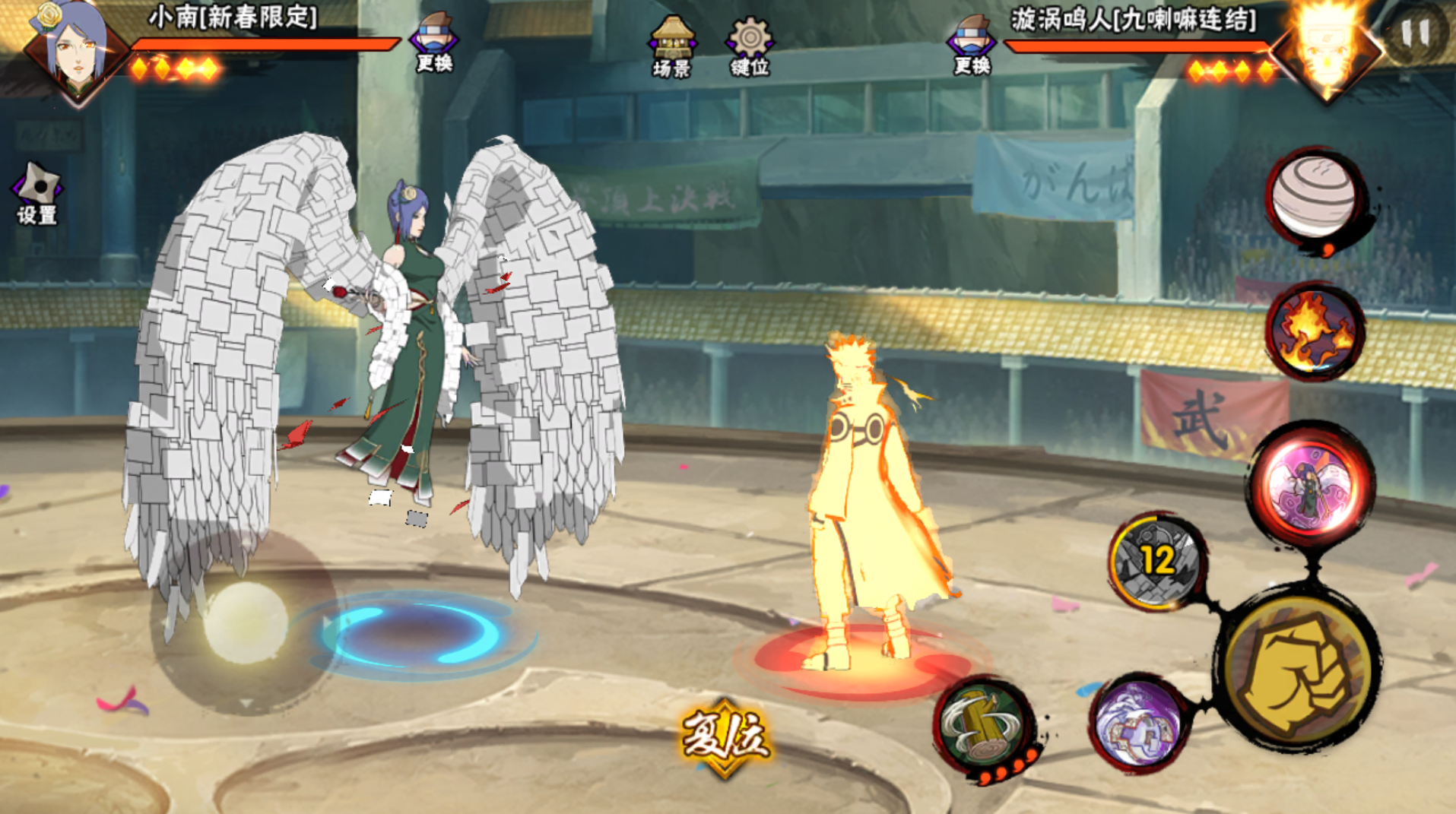Swap the right fighter with 更换
Image resolution: width=1456 pixels, height=814 pixels.
click(x=971, y=45)
